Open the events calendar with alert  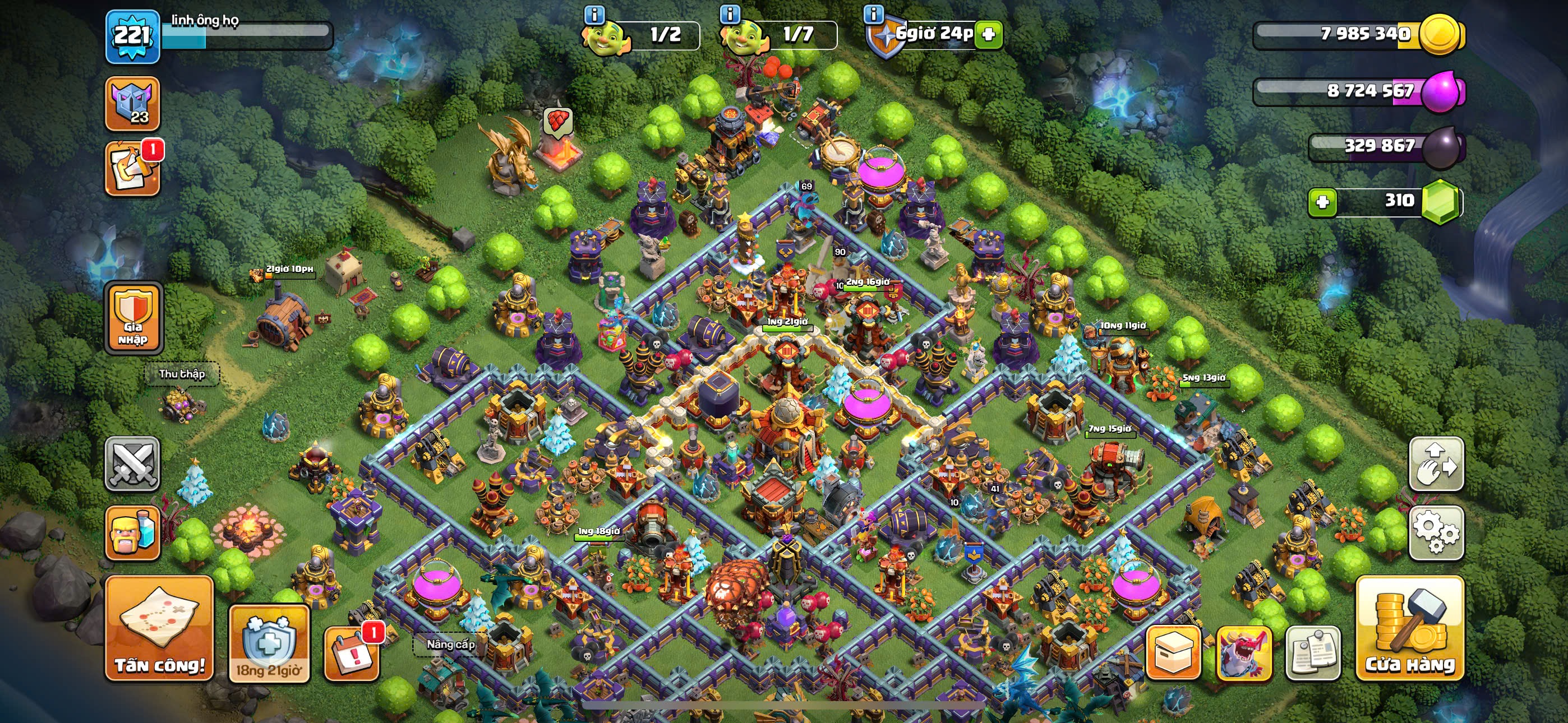pyautogui.click(x=351, y=653)
